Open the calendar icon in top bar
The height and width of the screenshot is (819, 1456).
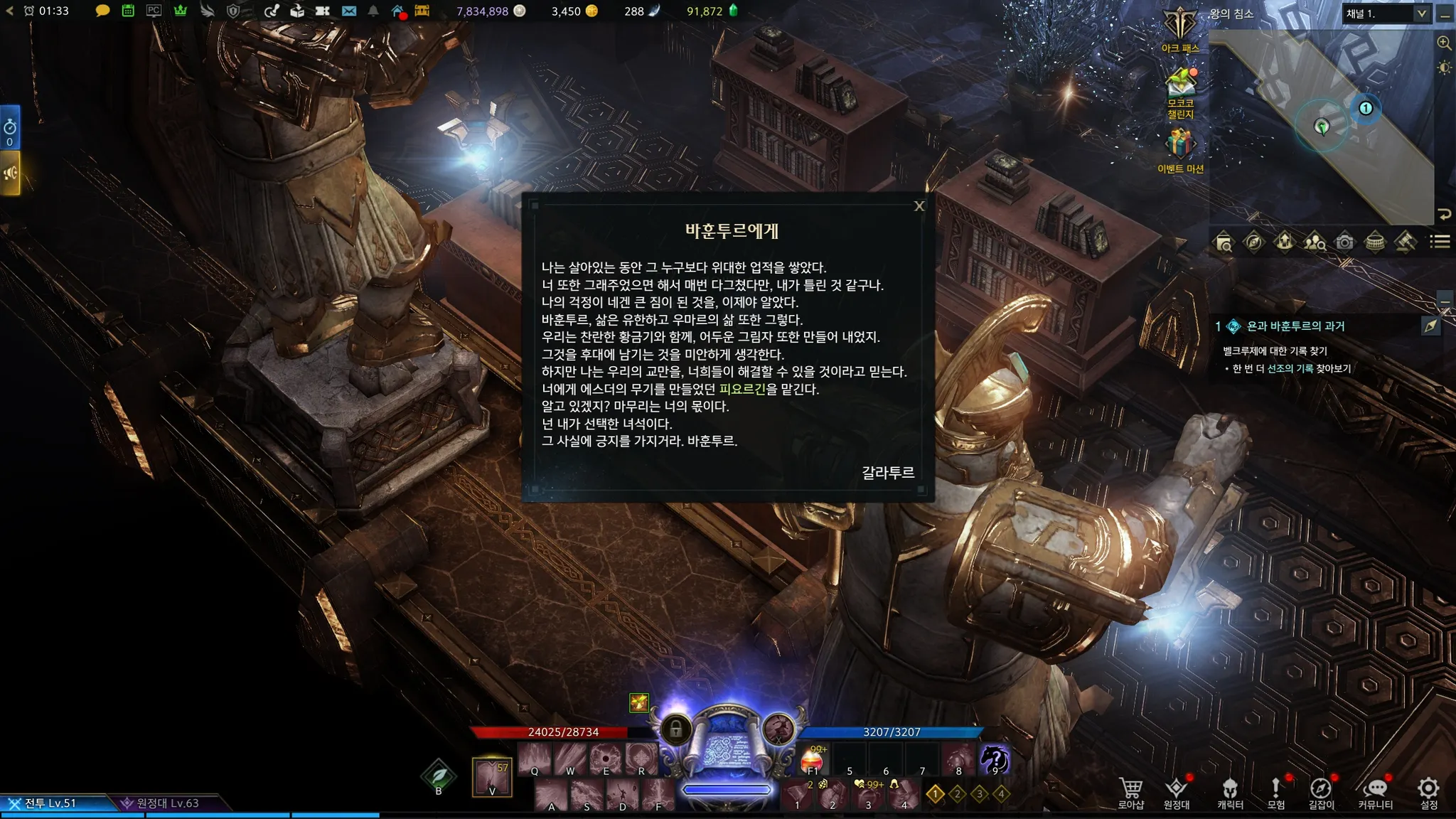click(x=128, y=11)
